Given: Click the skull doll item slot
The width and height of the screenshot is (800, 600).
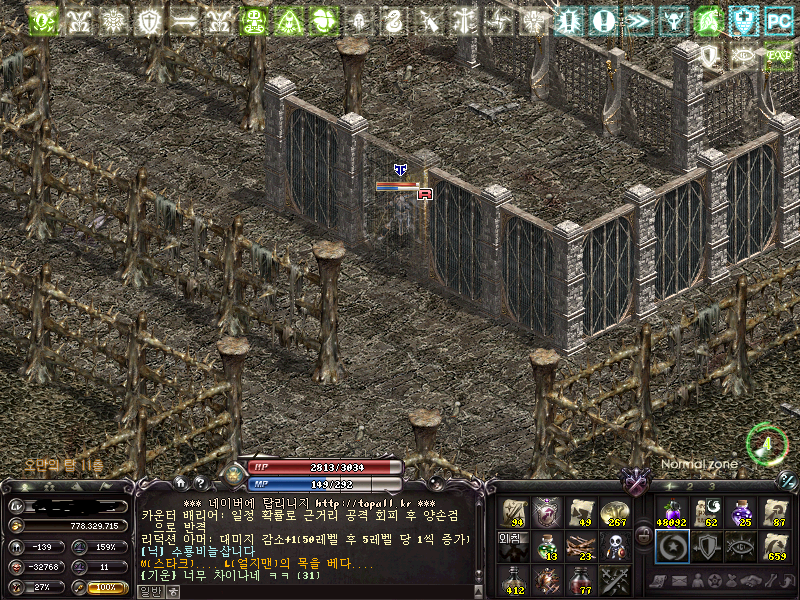Looking at the screenshot, I should pyautogui.click(x=613, y=546).
